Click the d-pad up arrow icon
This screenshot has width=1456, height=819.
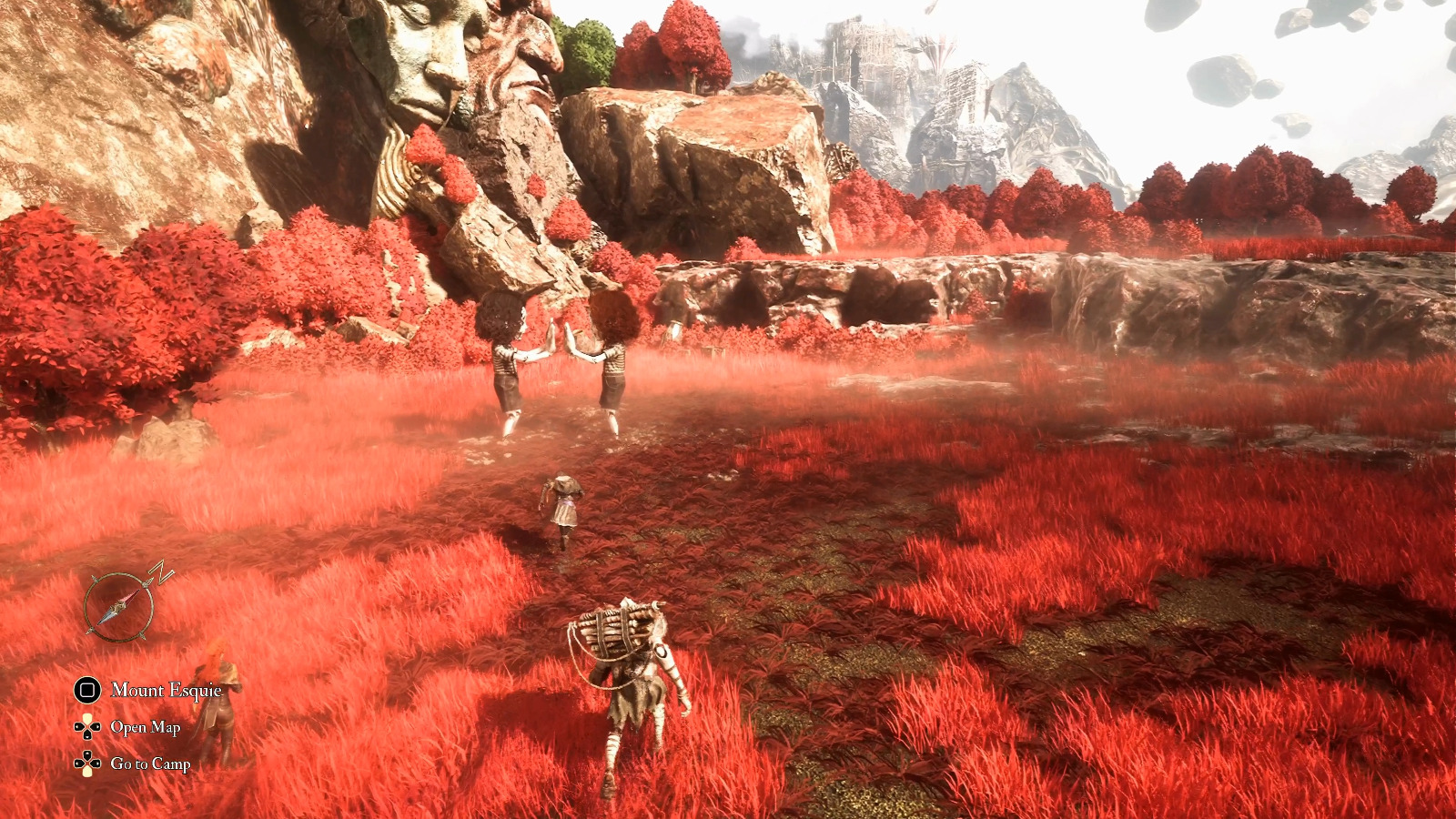coord(87,718)
